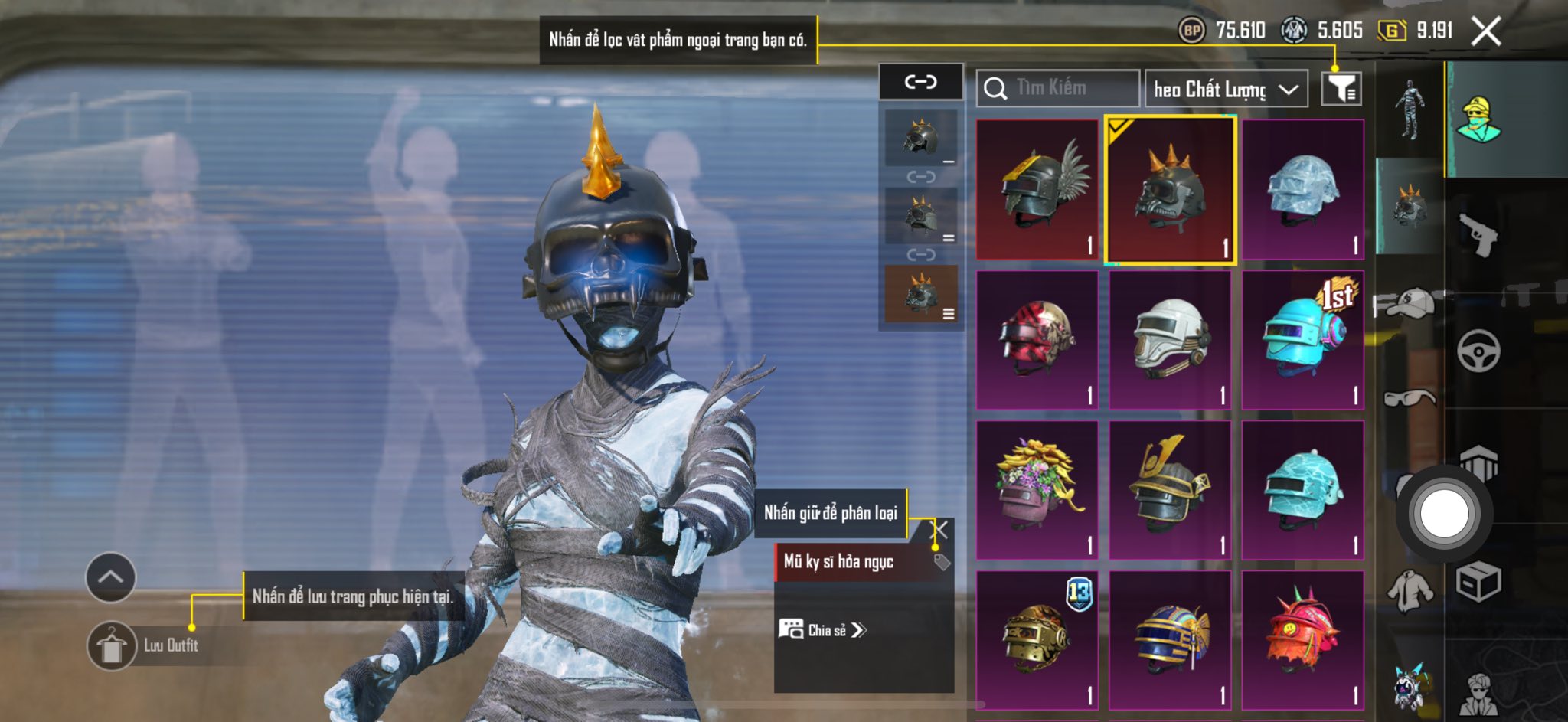Select the cyan helmet with 1st badge

(1303, 339)
